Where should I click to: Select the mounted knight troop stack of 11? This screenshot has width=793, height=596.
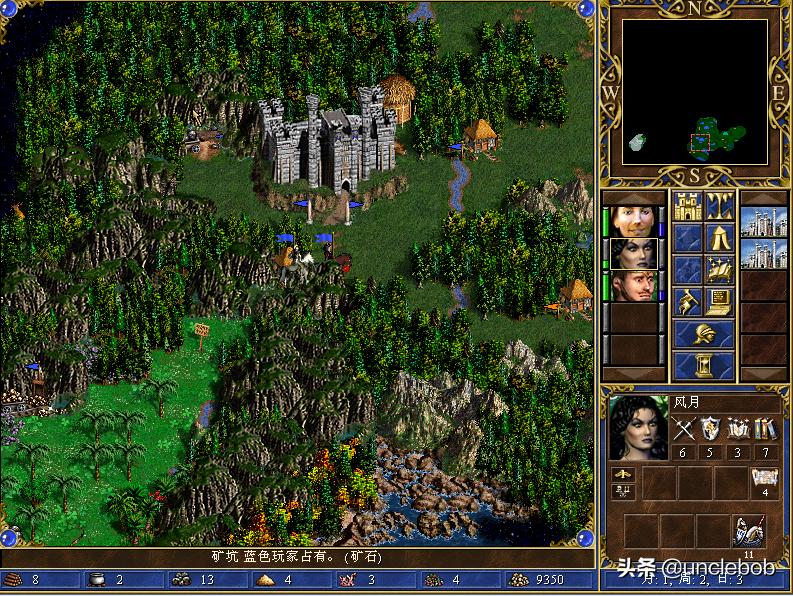coord(749,532)
